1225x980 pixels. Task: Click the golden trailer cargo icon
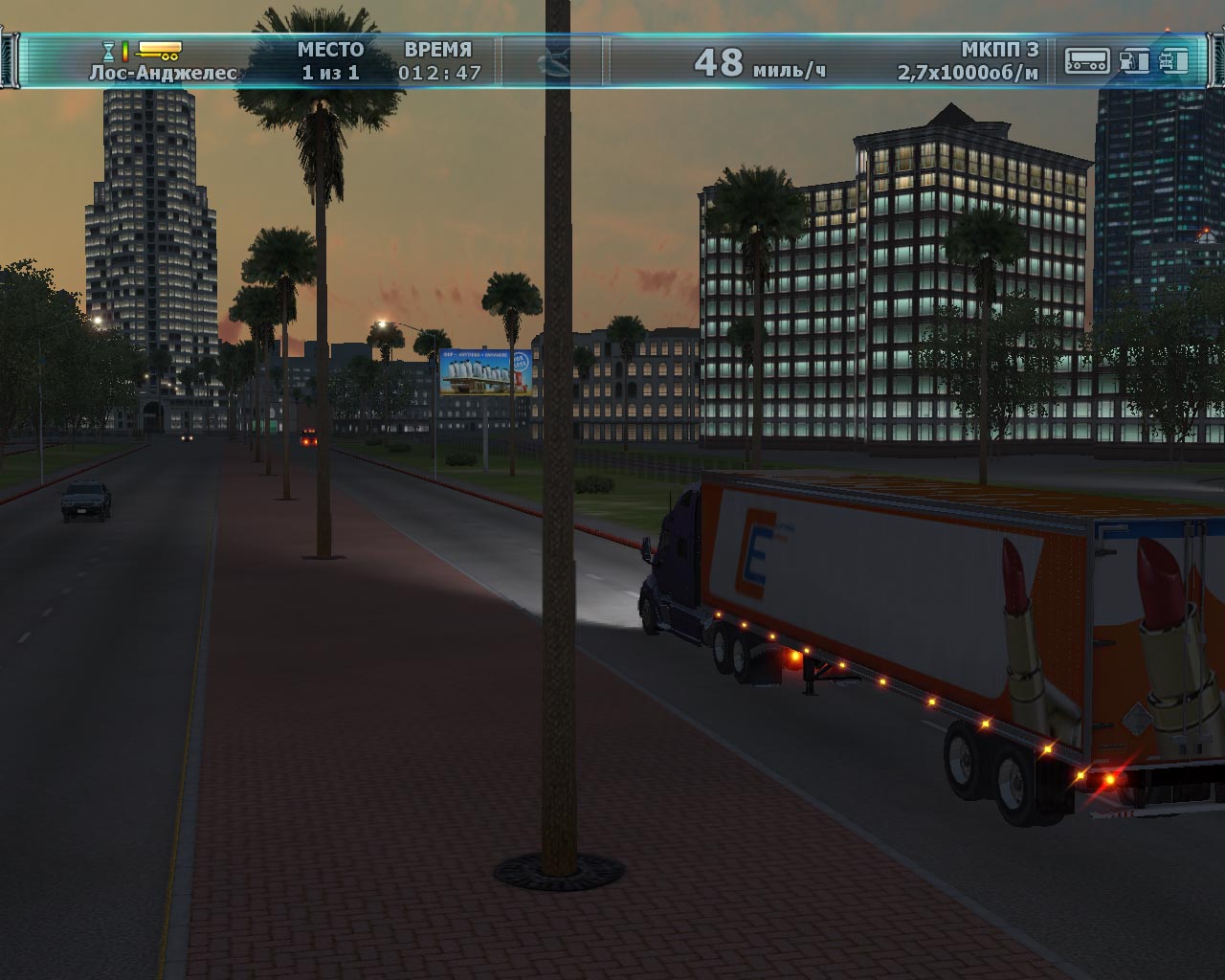click(159, 49)
